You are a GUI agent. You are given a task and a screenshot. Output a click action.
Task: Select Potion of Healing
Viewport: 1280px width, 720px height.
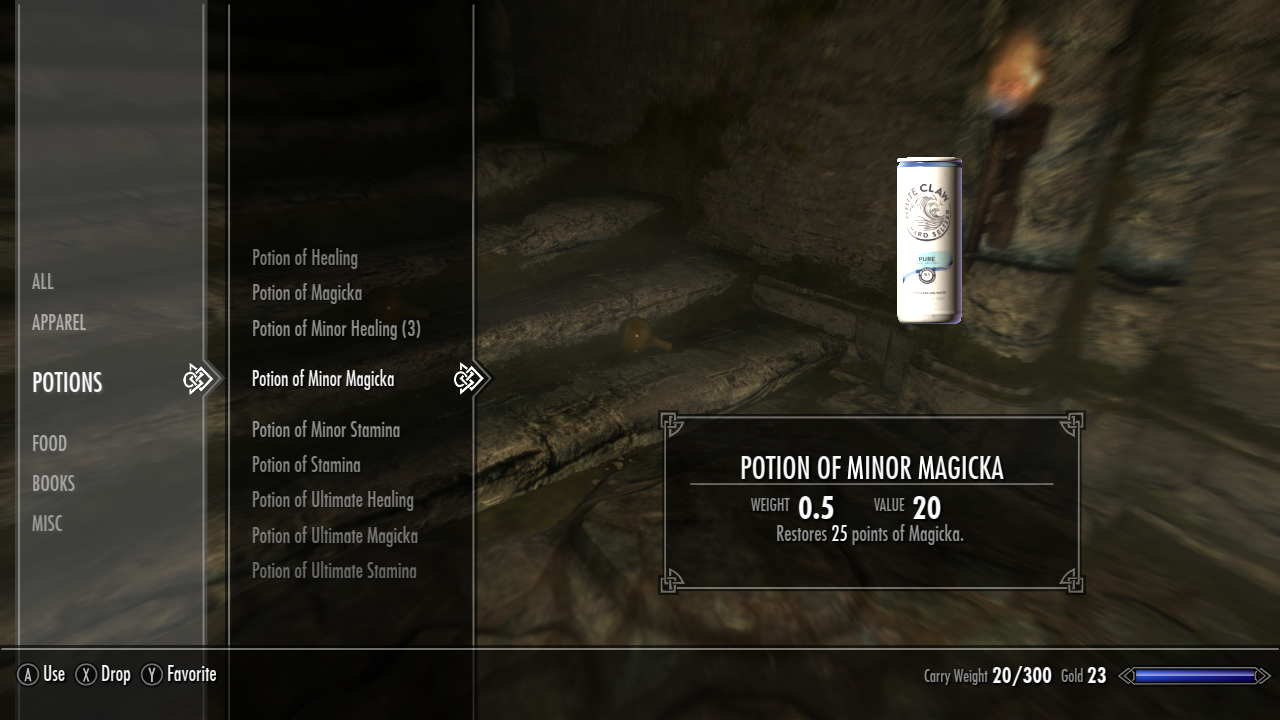tap(305, 258)
